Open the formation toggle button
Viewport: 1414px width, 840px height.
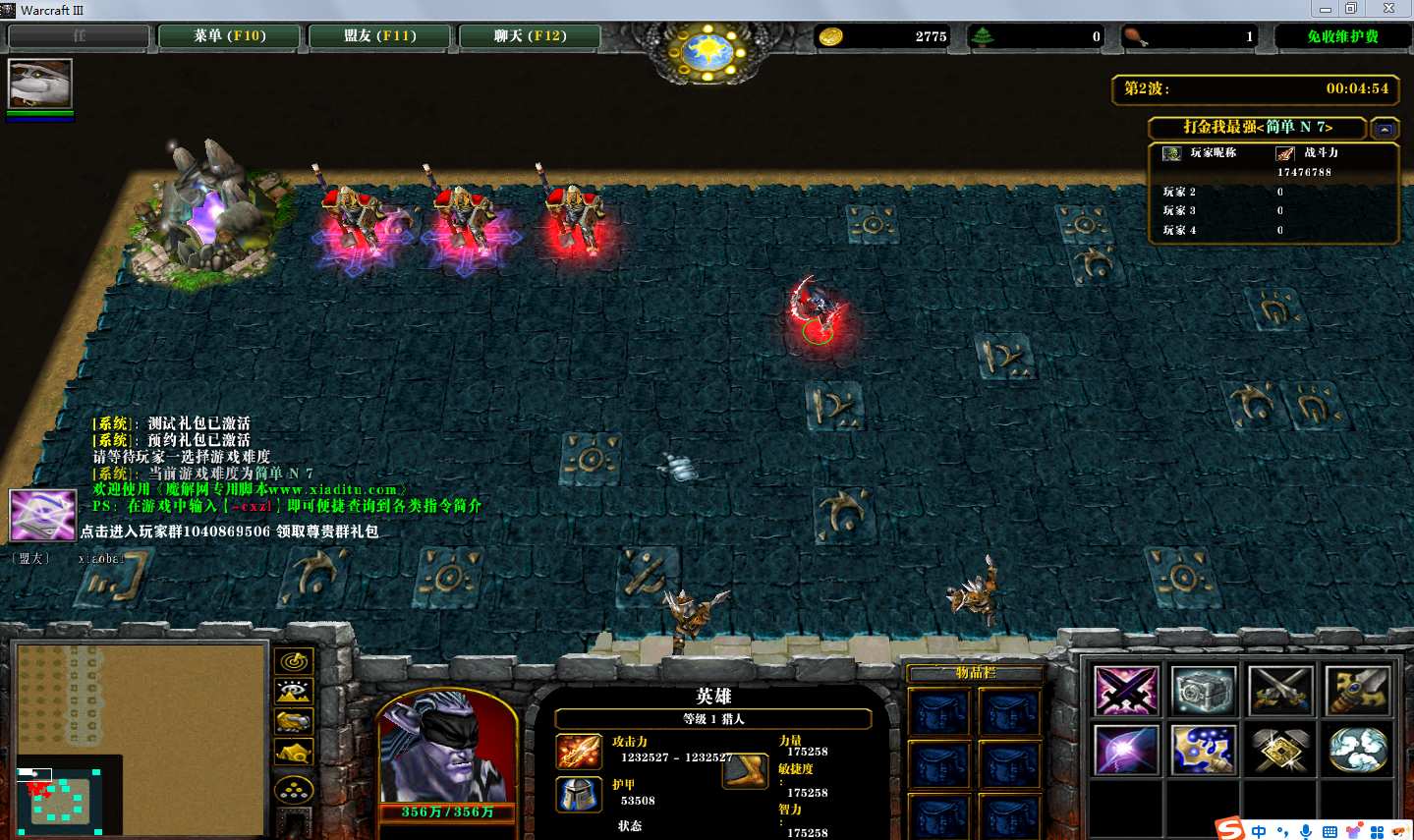pos(294,789)
